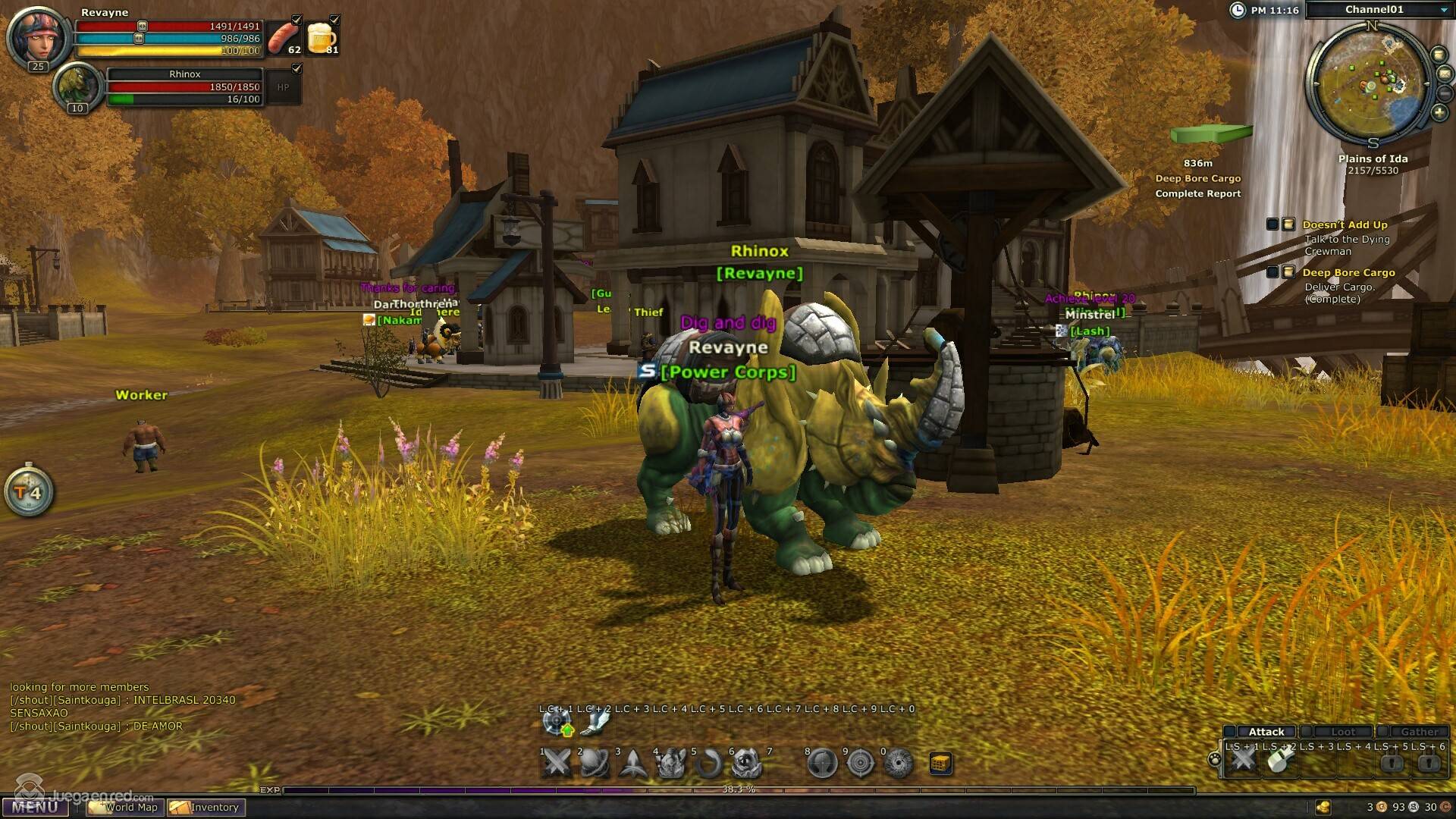Screen dimensions: 1456x819
Task: Activate the arrowhead skill in slot 3
Action: (632, 763)
